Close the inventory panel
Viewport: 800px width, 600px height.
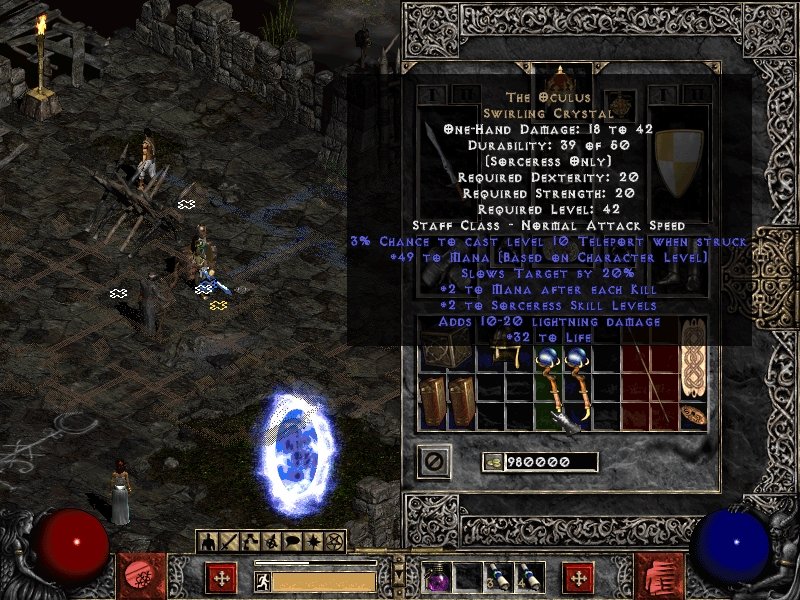pos(435,461)
